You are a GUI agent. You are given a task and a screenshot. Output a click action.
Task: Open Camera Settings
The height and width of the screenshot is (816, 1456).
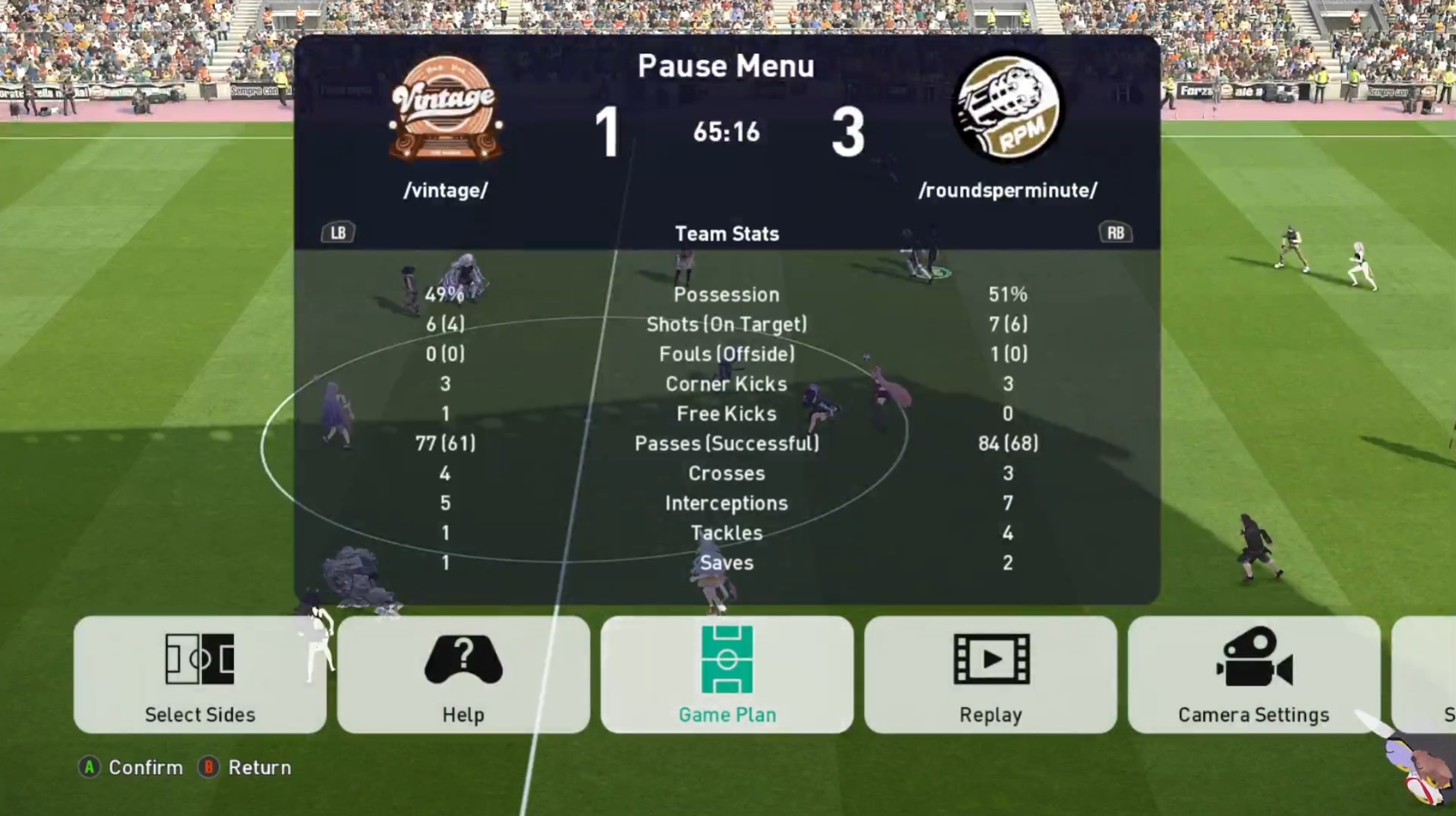pyautogui.click(x=1253, y=674)
